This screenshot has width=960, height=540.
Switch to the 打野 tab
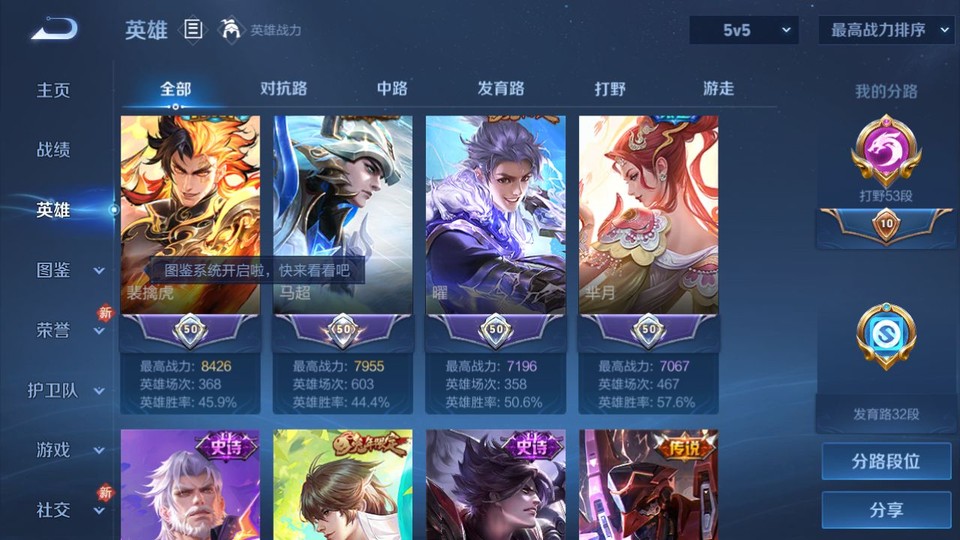(x=610, y=88)
